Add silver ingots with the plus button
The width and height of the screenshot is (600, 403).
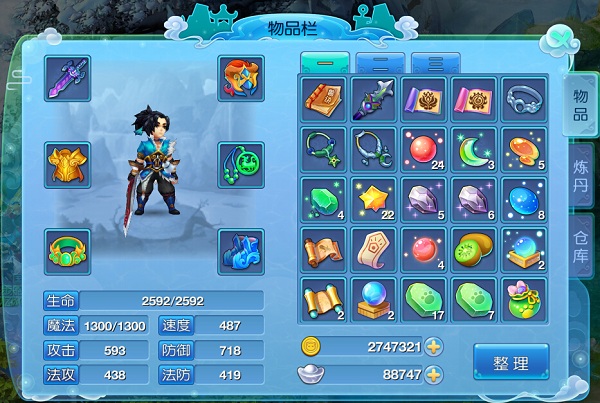(433, 375)
